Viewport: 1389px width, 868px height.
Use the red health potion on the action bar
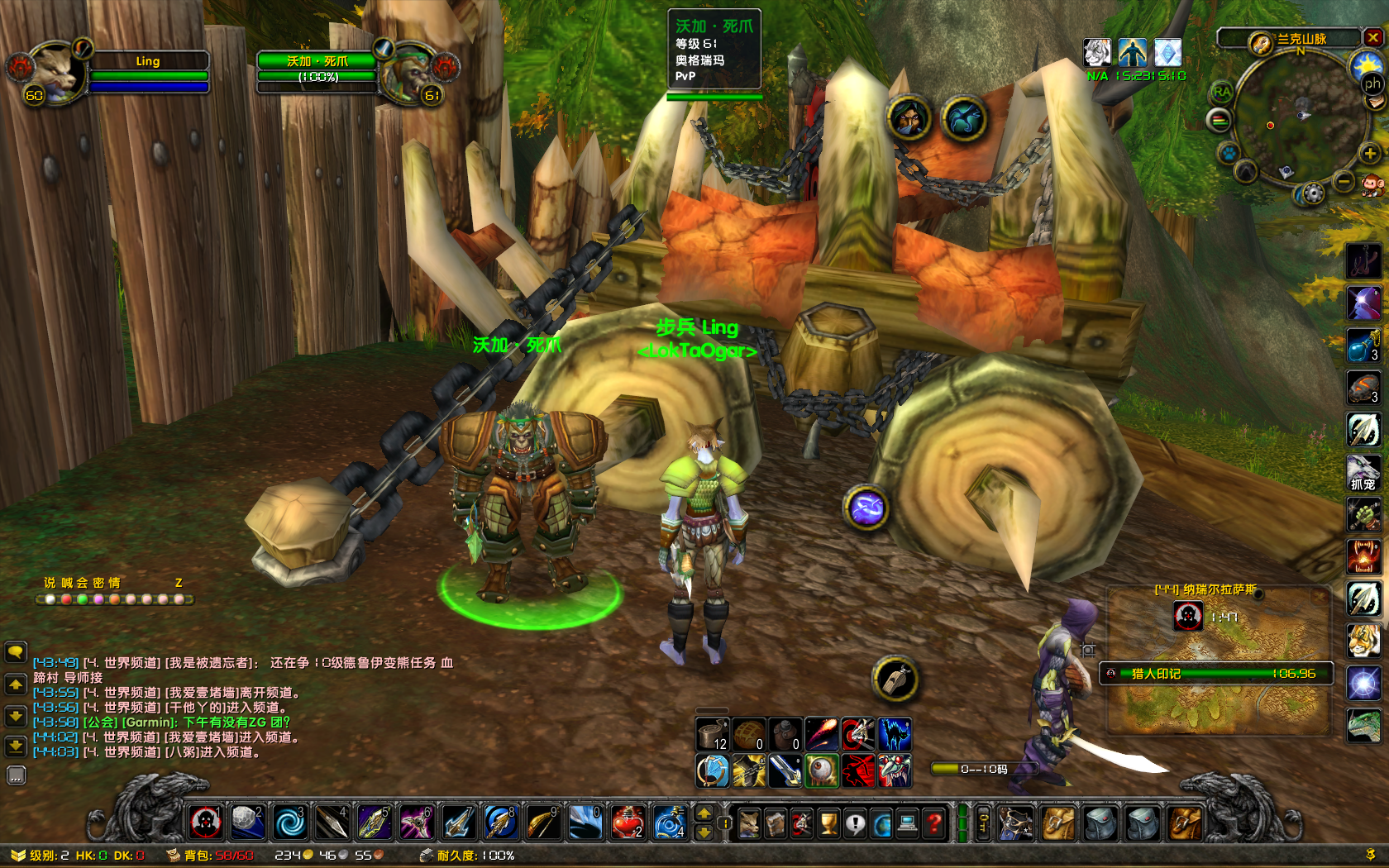tap(628, 823)
